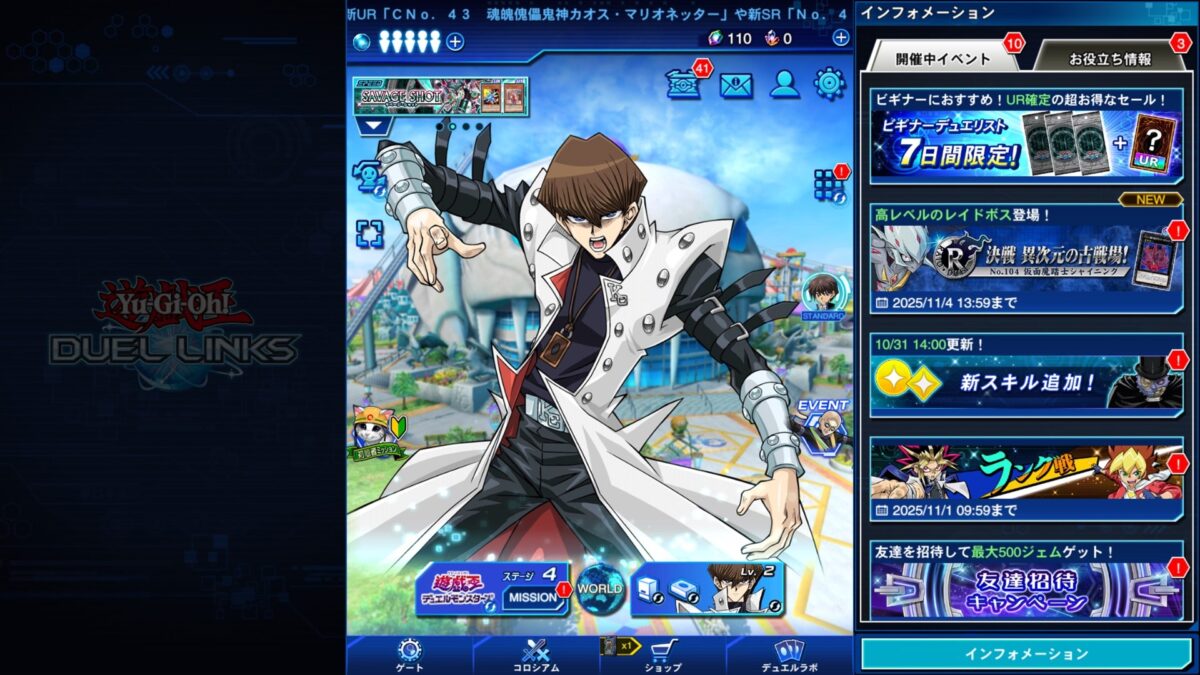Go to the Gate (ゲート) tab

pos(410,655)
